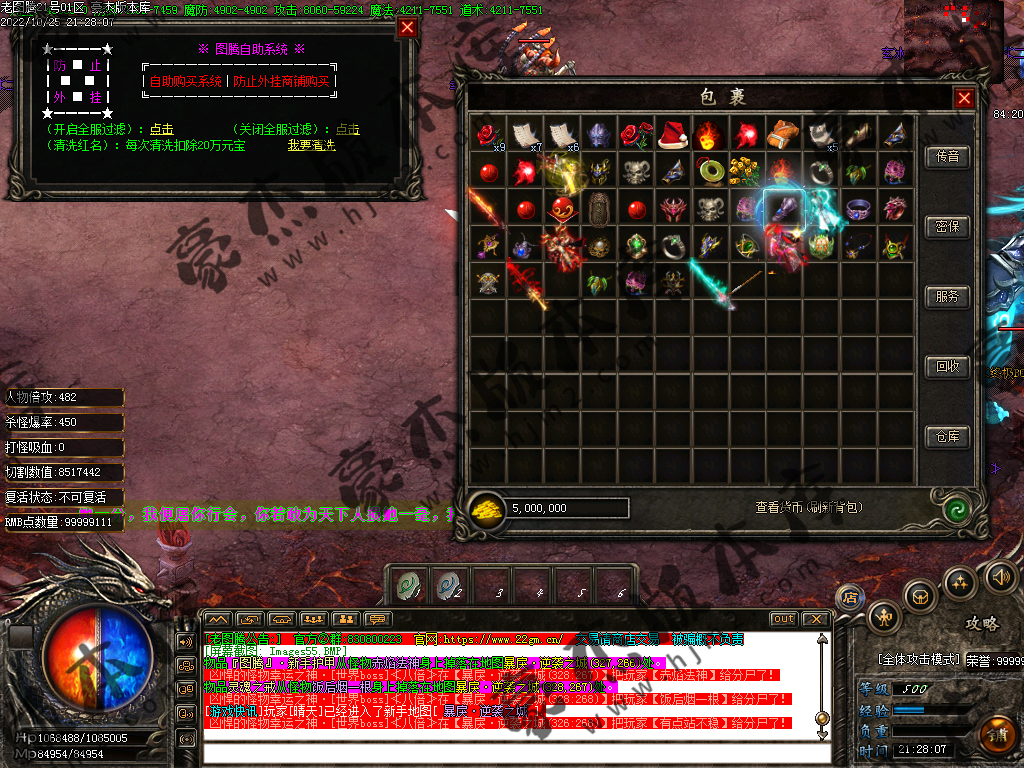Viewport: 1024px width, 768px height.
Task: Select 防止外挂商铺购买 option
Action: [x=281, y=82]
